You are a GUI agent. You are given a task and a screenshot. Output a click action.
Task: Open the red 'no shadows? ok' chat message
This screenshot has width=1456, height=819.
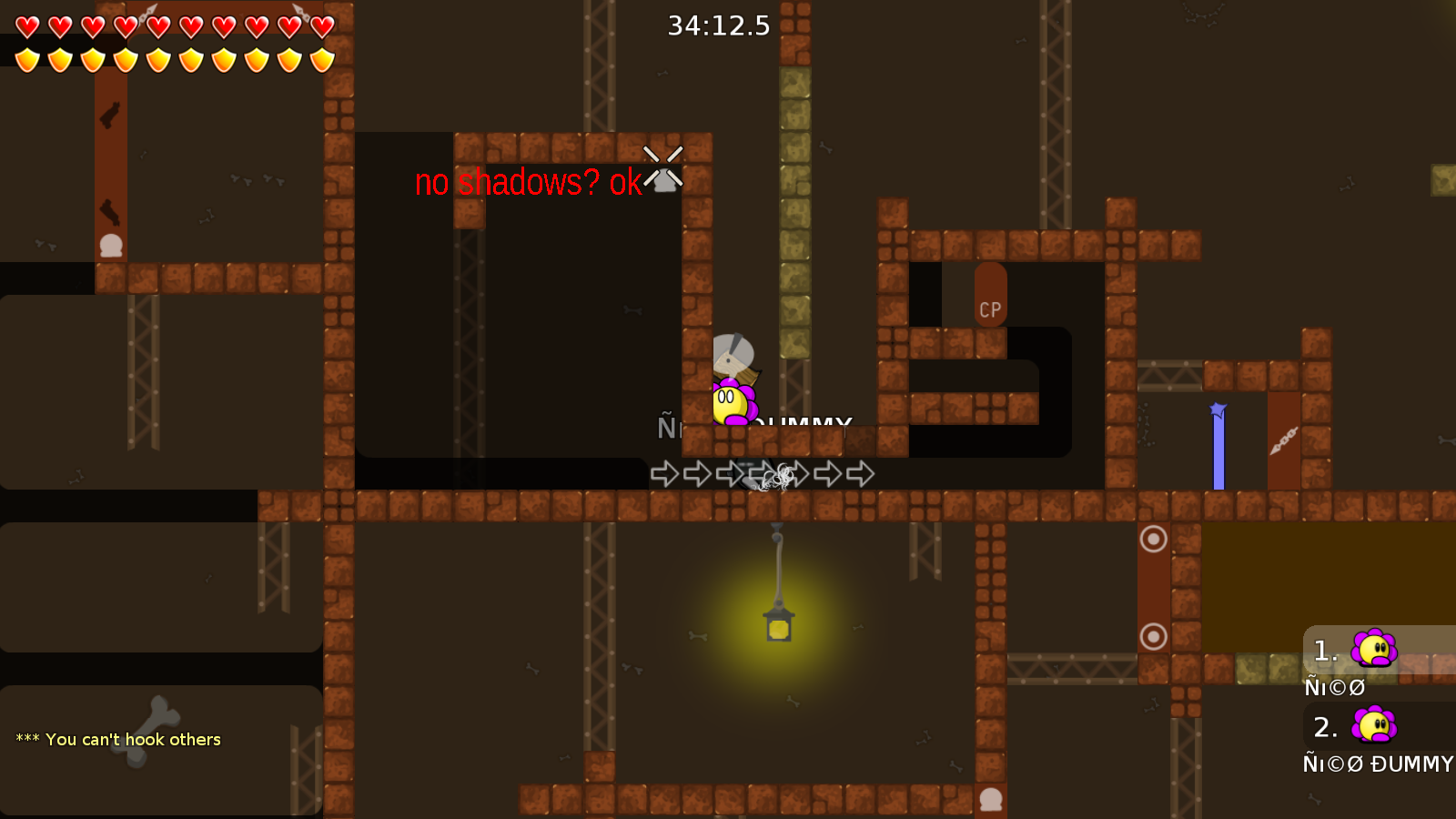pos(528,185)
